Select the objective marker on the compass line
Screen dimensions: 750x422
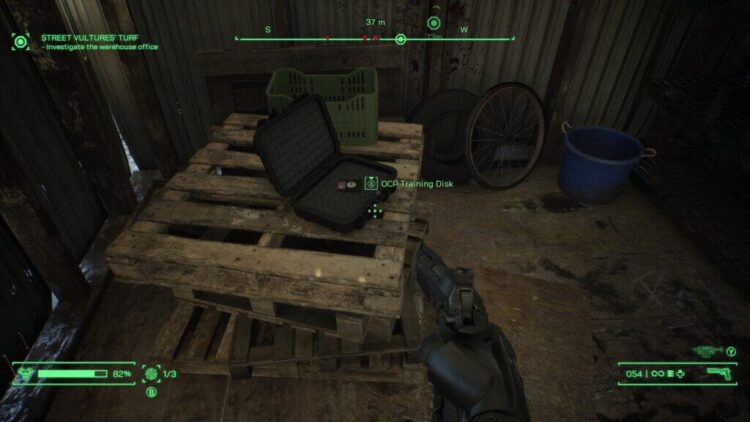(x=400, y=39)
